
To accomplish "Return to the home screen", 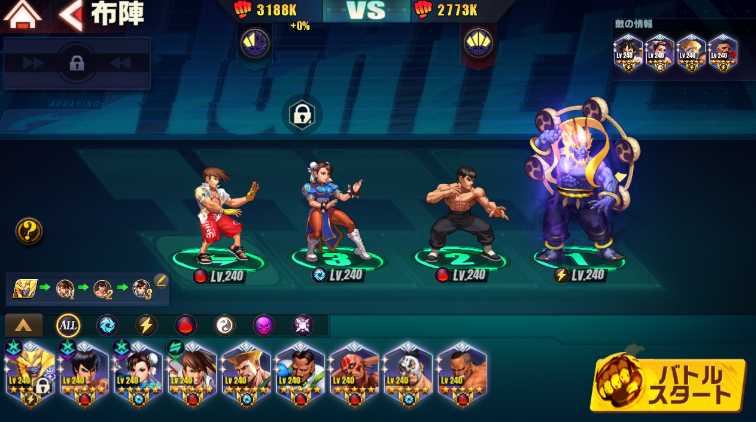I will click(22, 14).
